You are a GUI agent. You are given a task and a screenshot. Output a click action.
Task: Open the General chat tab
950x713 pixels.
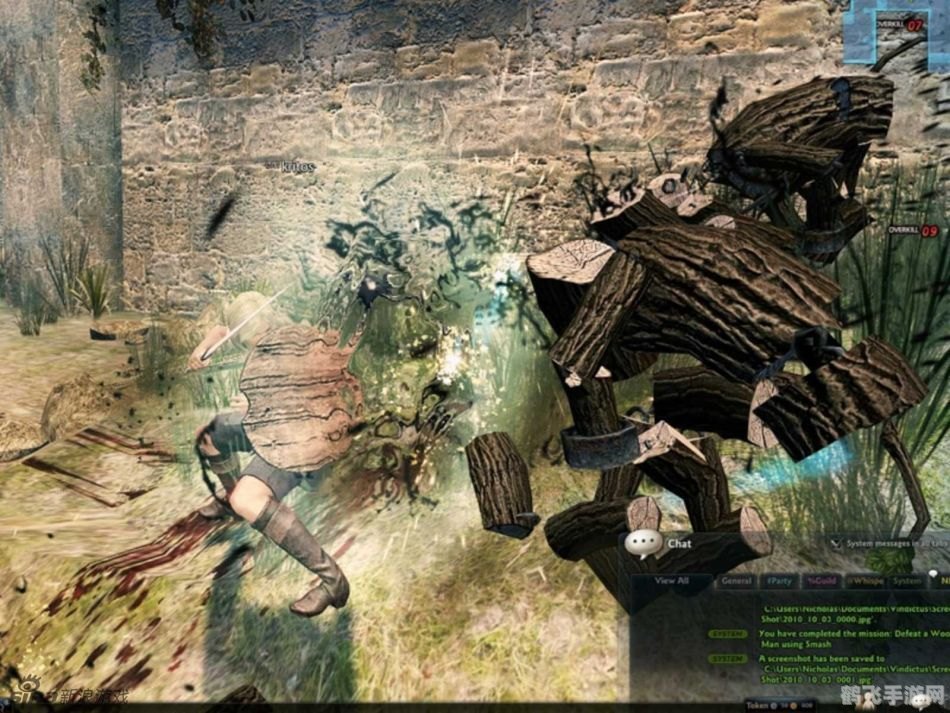pos(736,580)
